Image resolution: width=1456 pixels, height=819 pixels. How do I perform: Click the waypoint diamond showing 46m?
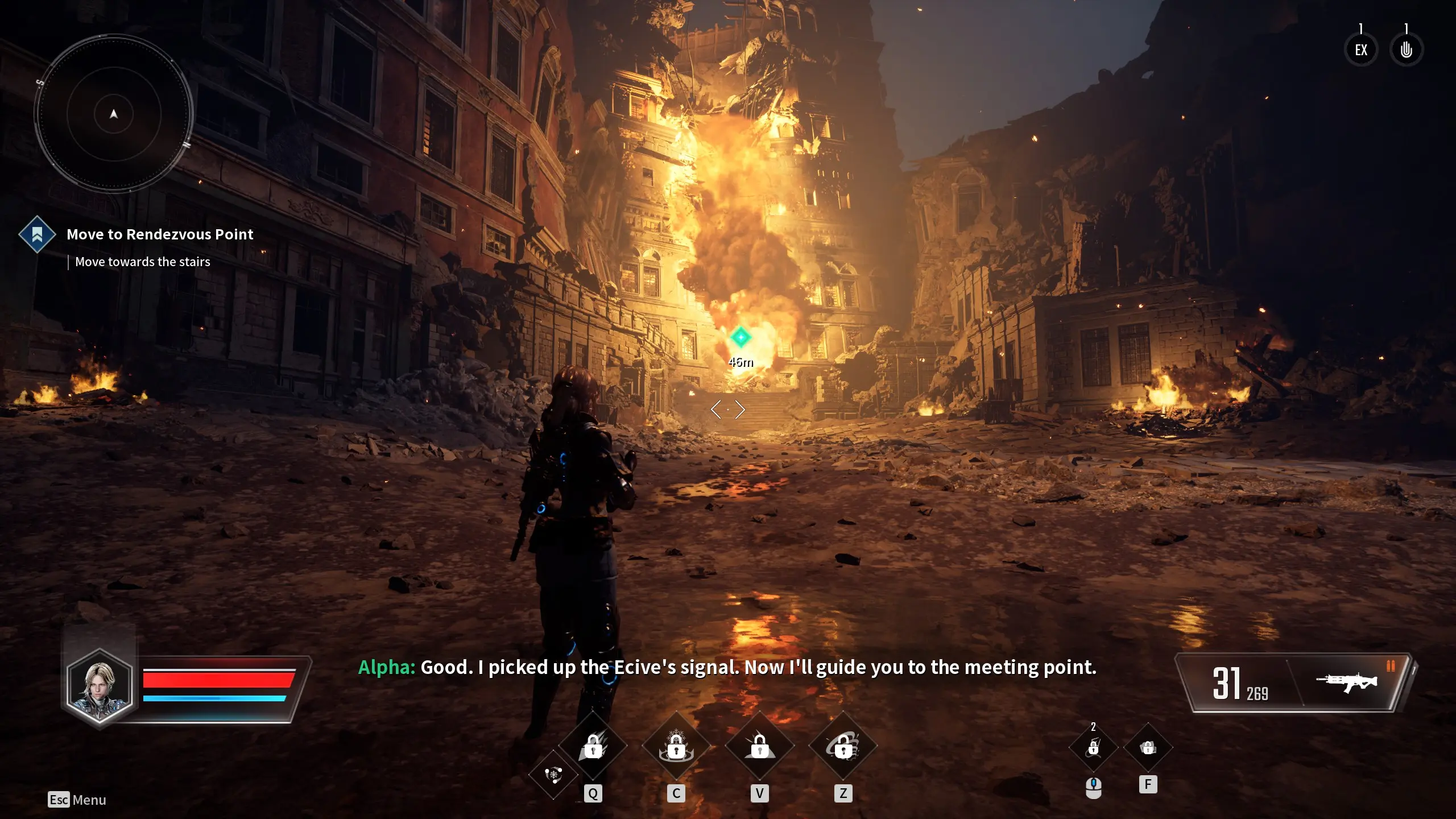(x=741, y=336)
